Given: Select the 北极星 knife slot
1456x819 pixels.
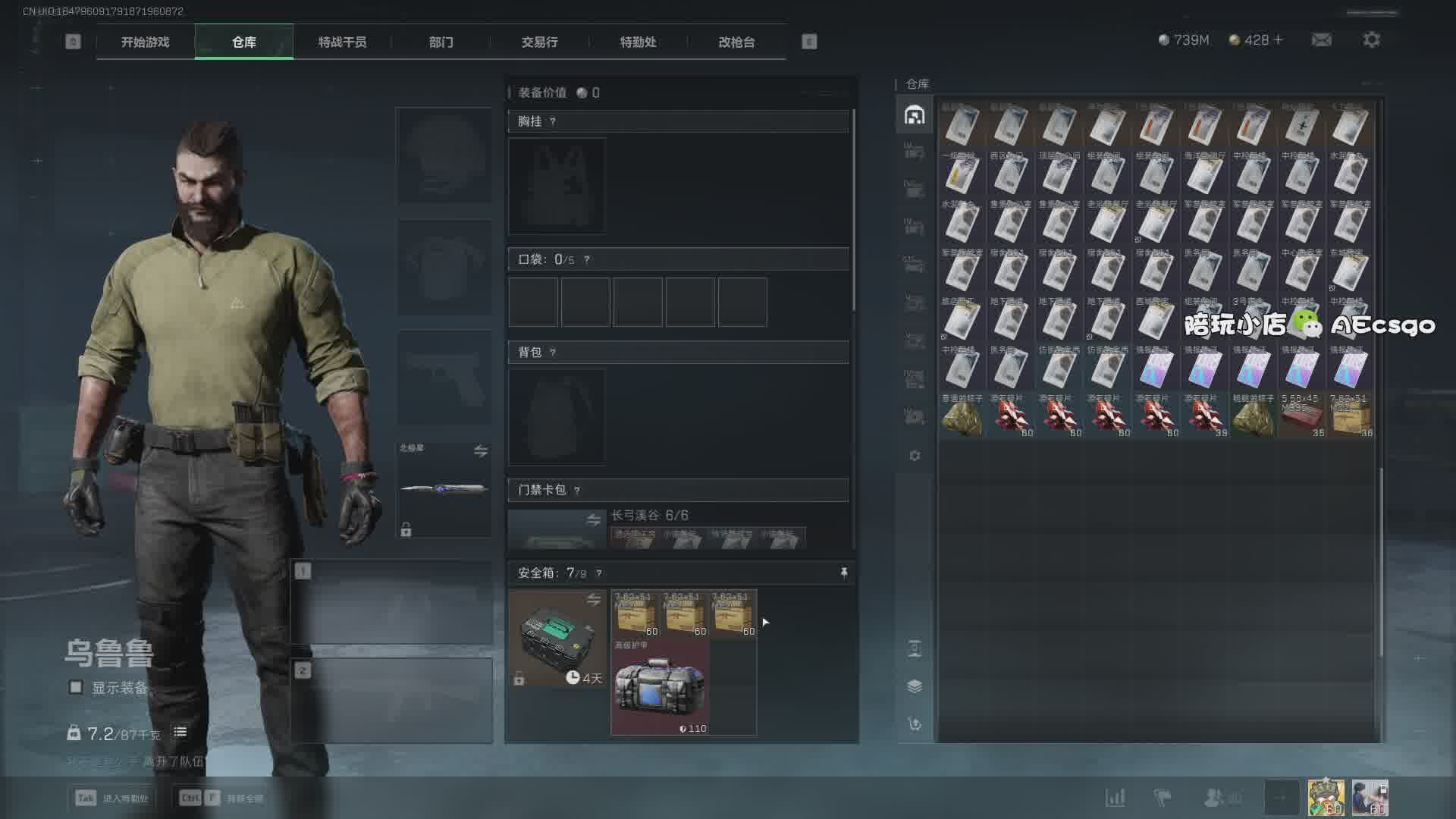Looking at the screenshot, I should tap(444, 489).
